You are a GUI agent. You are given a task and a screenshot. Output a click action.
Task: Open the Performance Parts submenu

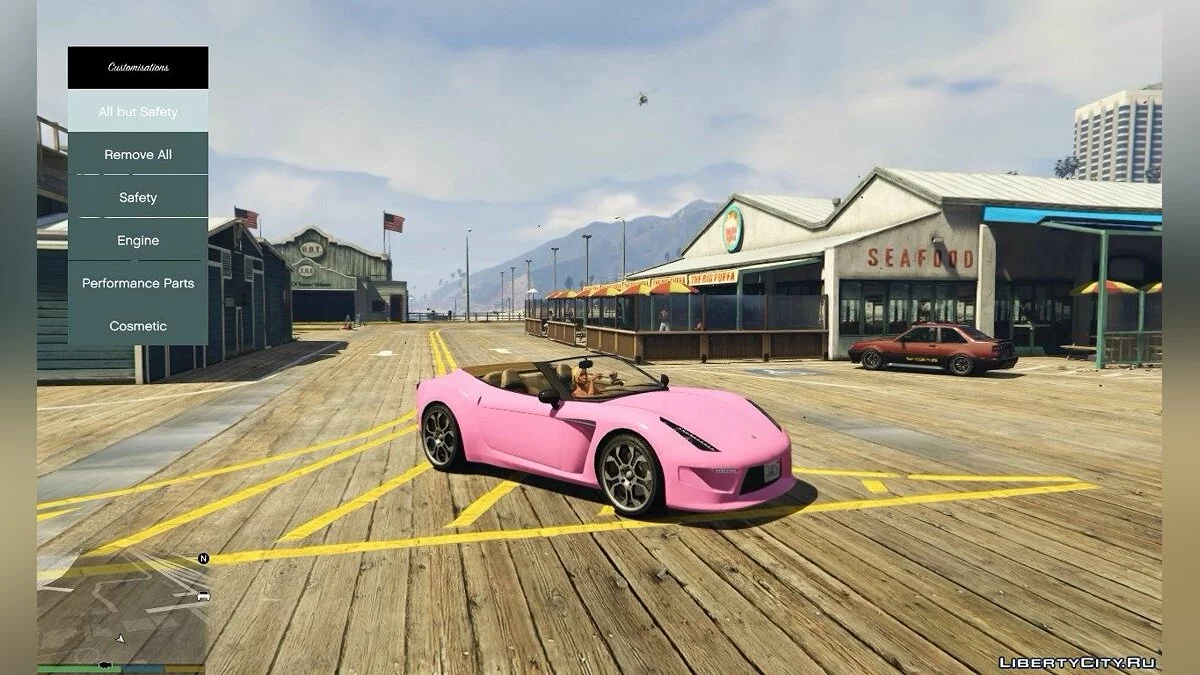pyautogui.click(x=138, y=283)
